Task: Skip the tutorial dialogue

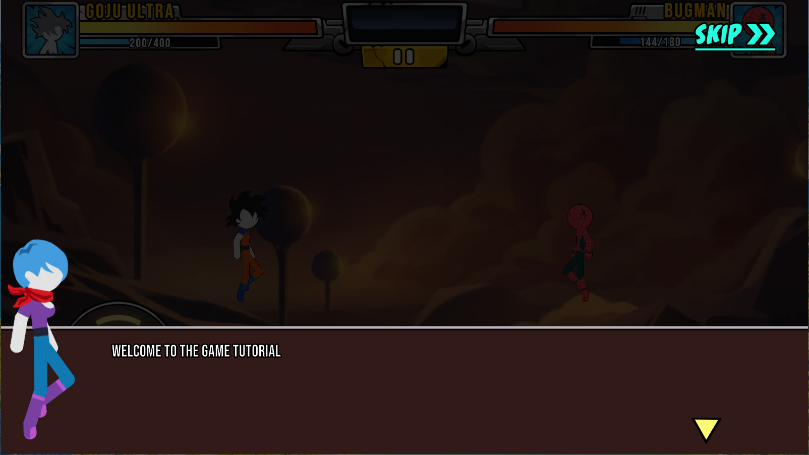Action: [x=735, y=35]
